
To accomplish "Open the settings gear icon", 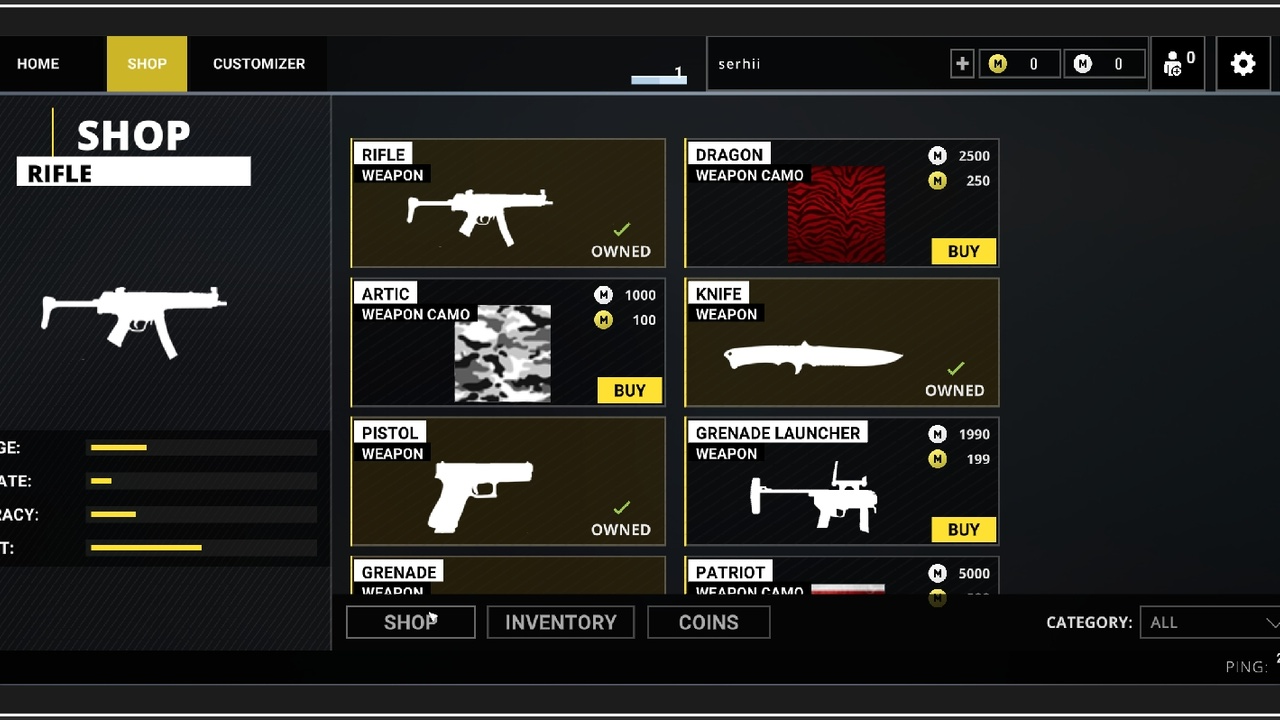I will click(x=1242, y=64).
